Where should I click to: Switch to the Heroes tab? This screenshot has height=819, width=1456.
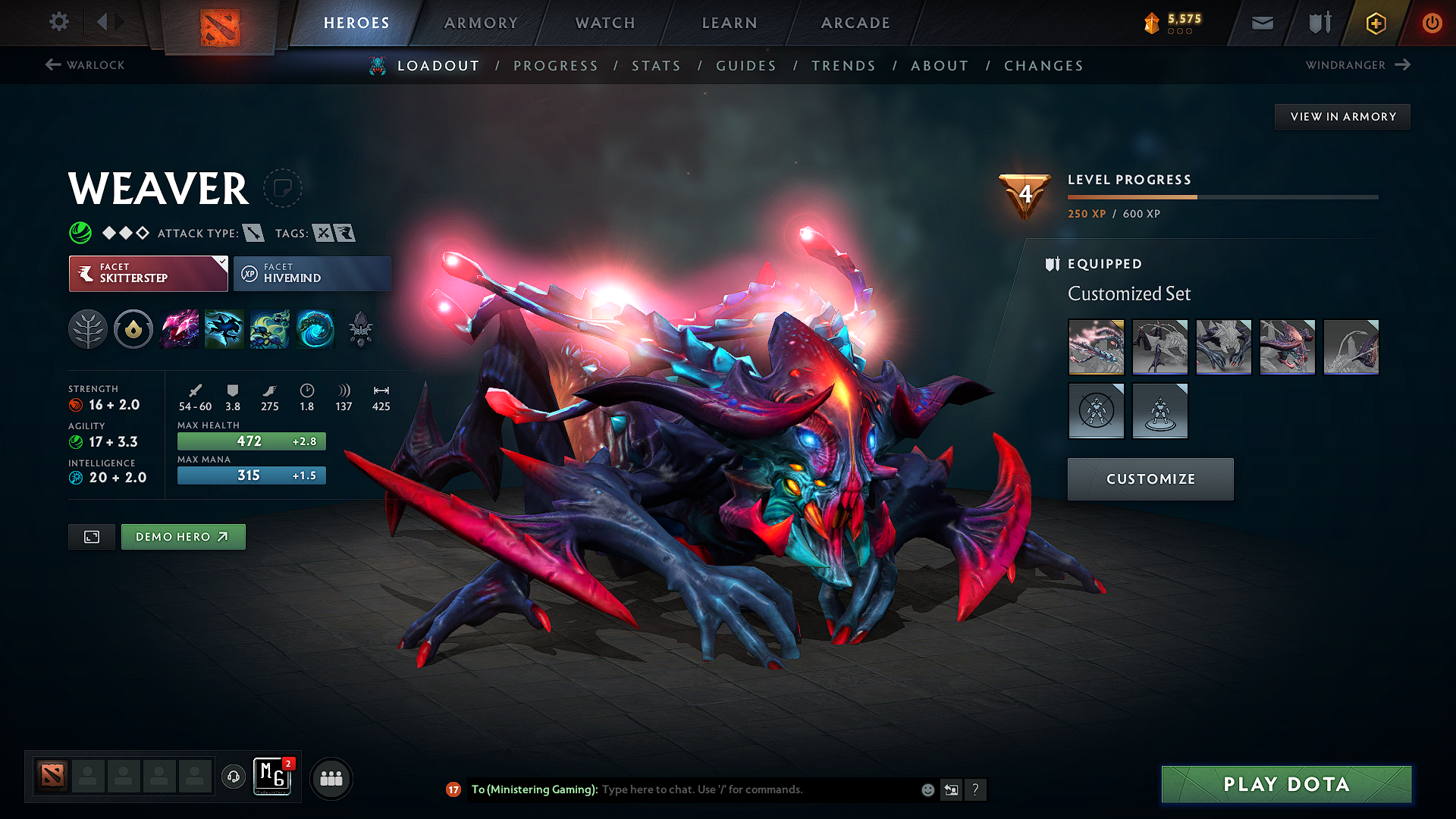click(x=357, y=23)
